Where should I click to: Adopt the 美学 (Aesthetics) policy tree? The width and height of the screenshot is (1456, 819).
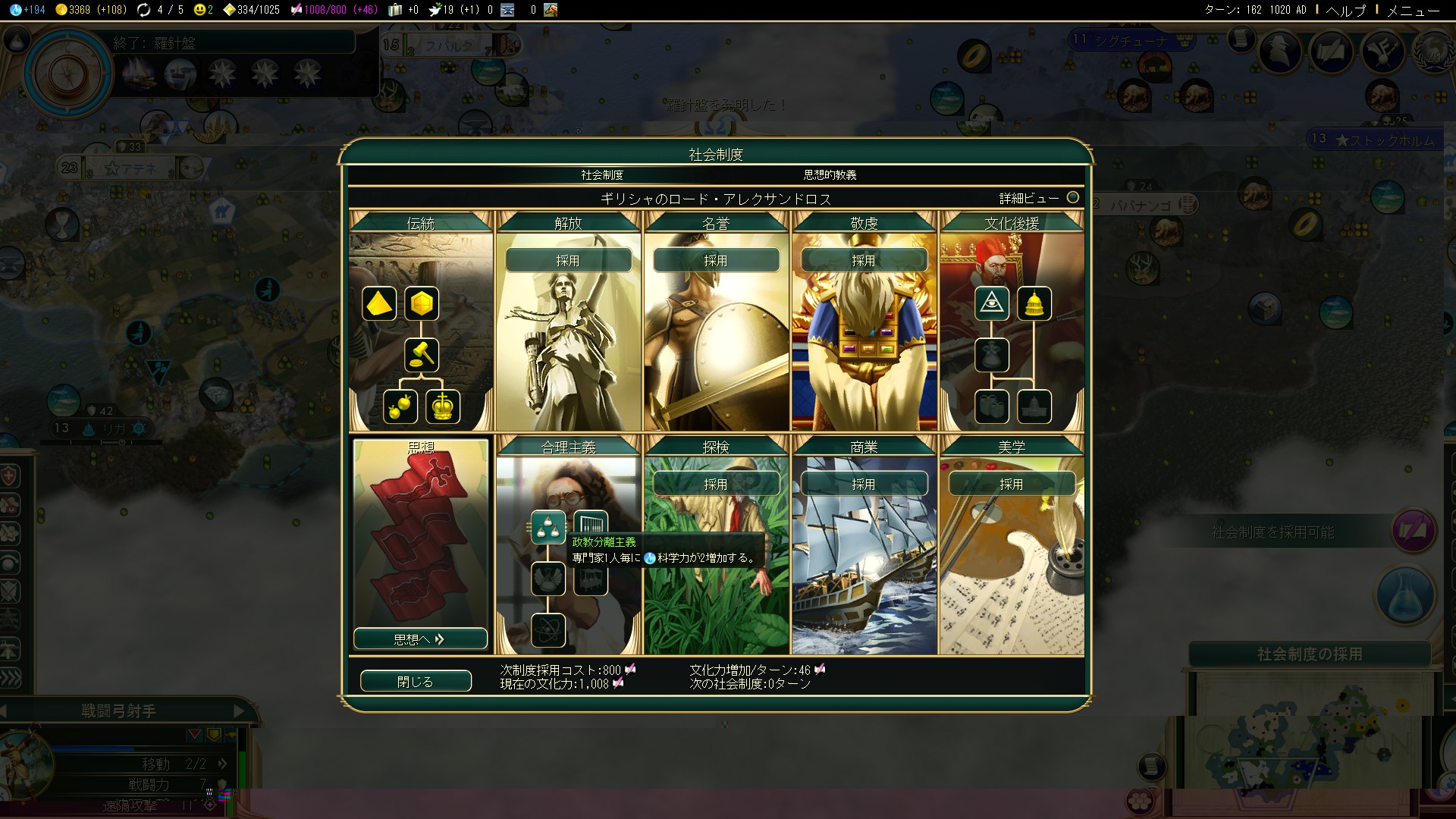[x=1012, y=484]
